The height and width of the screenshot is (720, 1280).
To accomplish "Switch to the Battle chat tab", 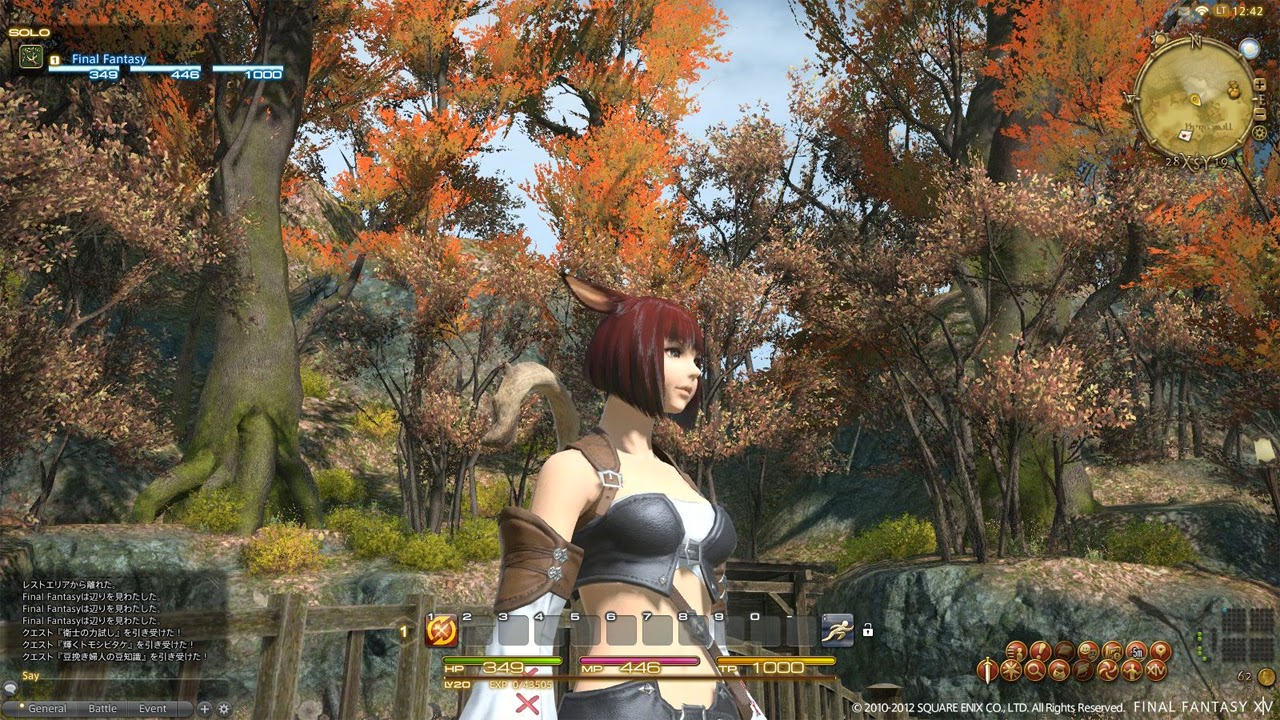I will pyautogui.click(x=101, y=707).
